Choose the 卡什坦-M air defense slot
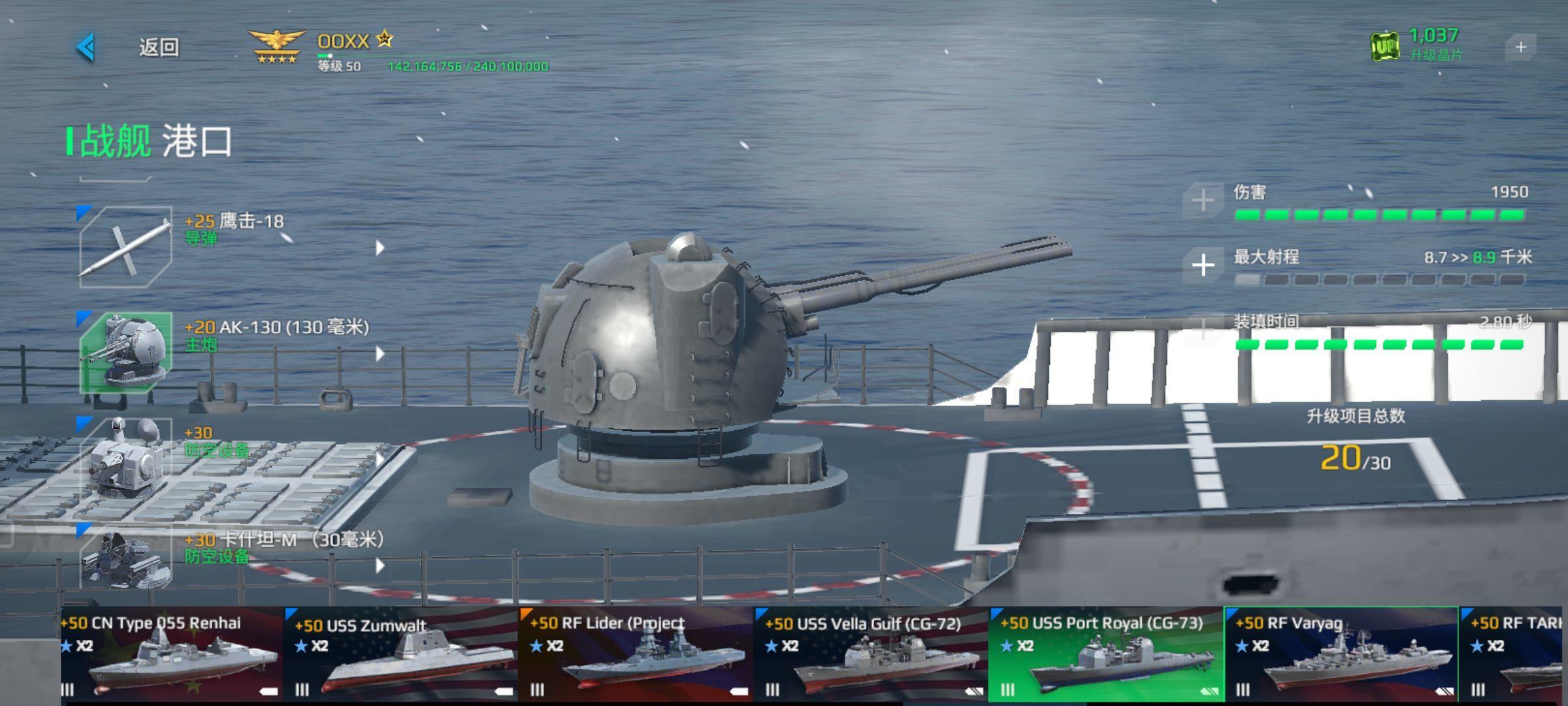This screenshot has height=706, width=1568. coord(125,559)
